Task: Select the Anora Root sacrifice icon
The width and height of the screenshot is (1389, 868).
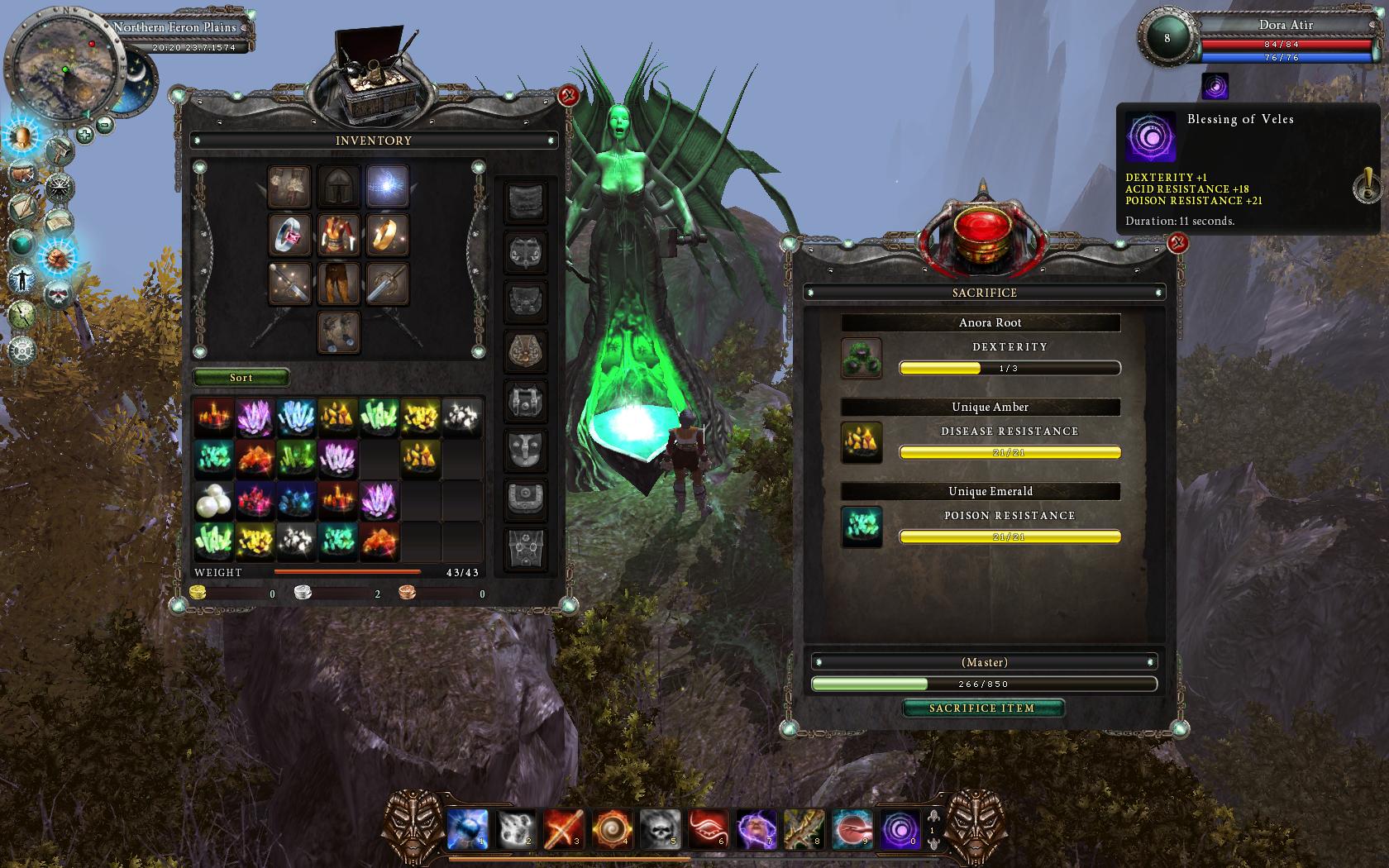Action: coord(861,359)
